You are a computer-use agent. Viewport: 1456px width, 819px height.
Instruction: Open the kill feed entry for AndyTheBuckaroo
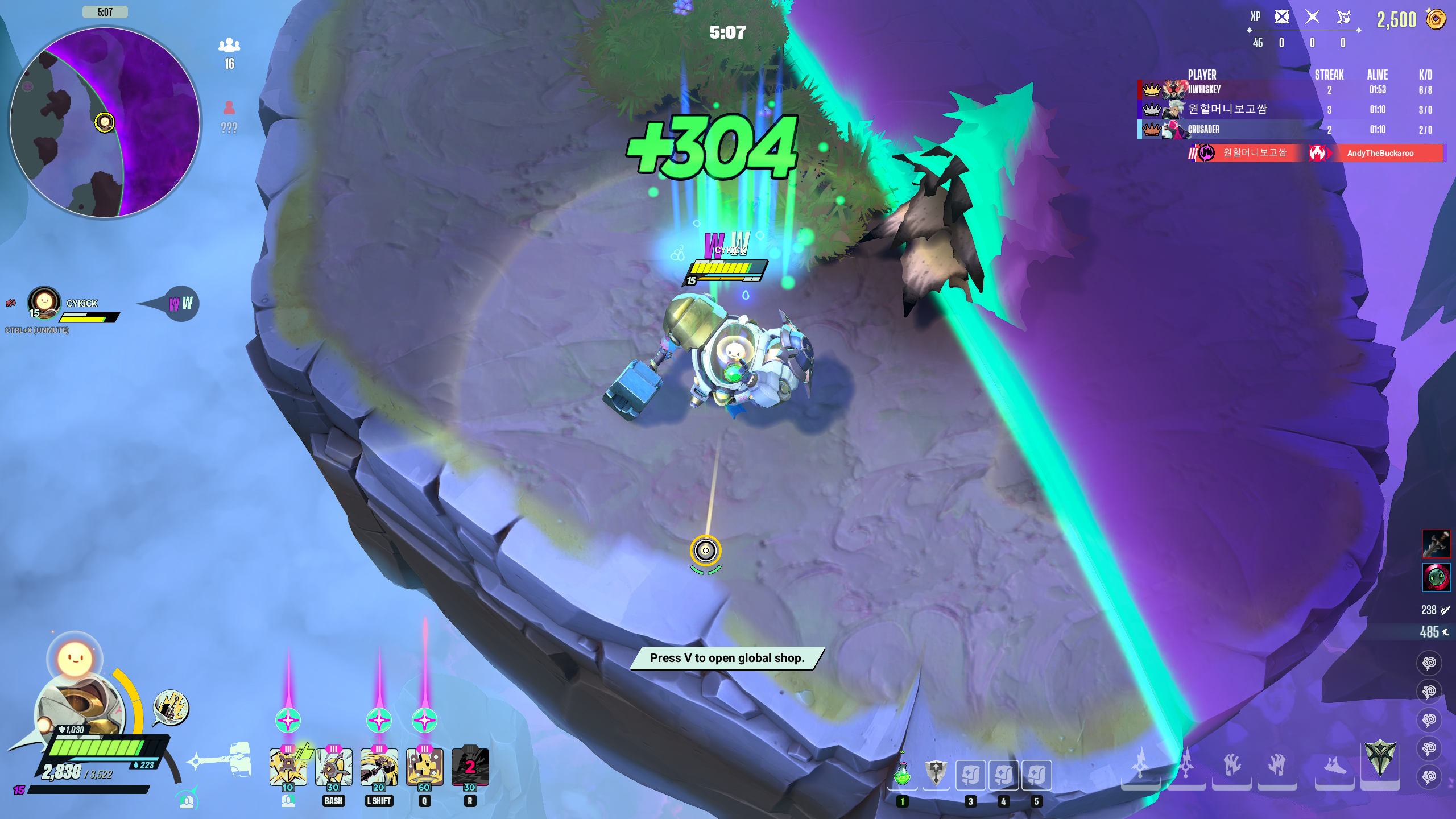click(1379, 153)
